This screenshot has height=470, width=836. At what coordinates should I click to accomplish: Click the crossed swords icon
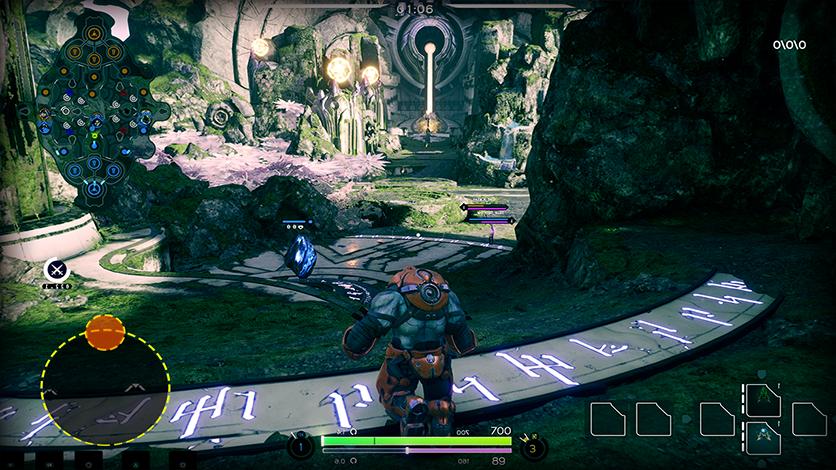56,269
